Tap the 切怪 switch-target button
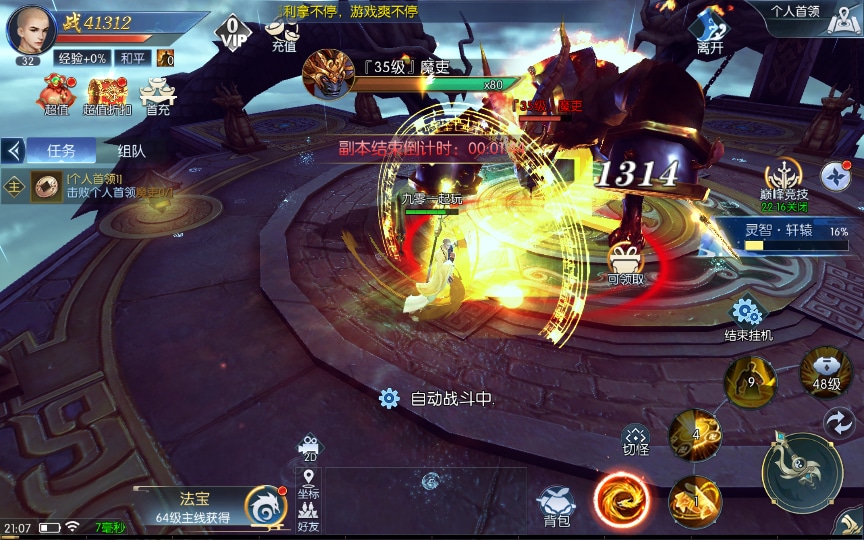 (636, 440)
